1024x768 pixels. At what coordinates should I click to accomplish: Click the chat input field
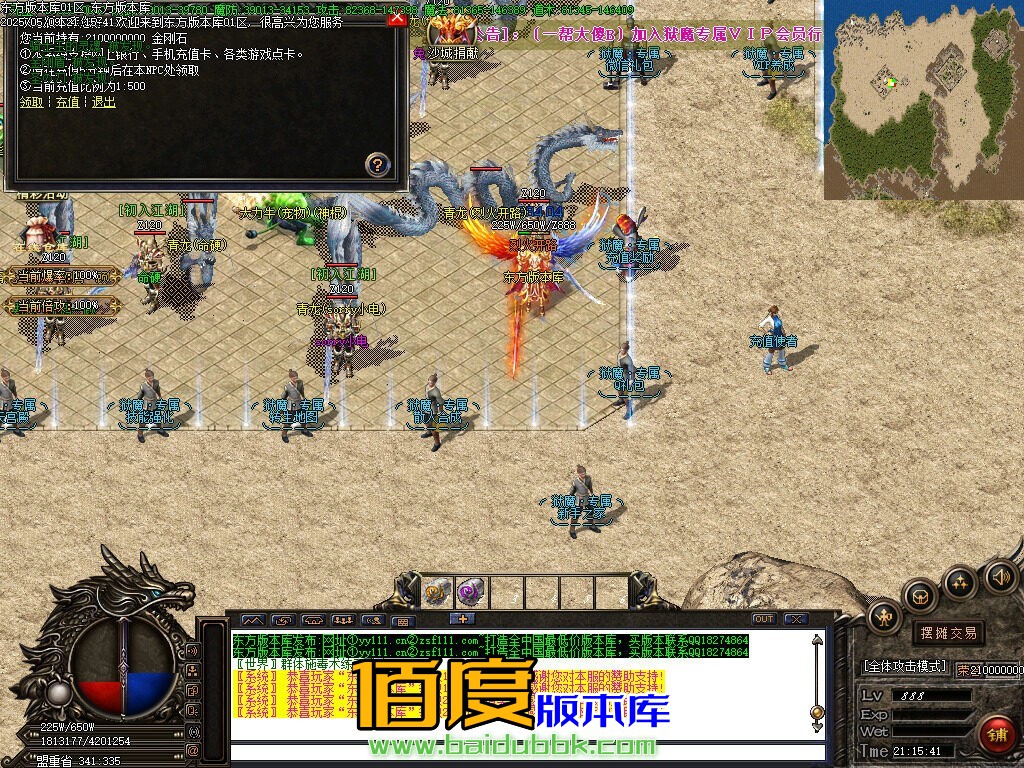click(x=520, y=752)
